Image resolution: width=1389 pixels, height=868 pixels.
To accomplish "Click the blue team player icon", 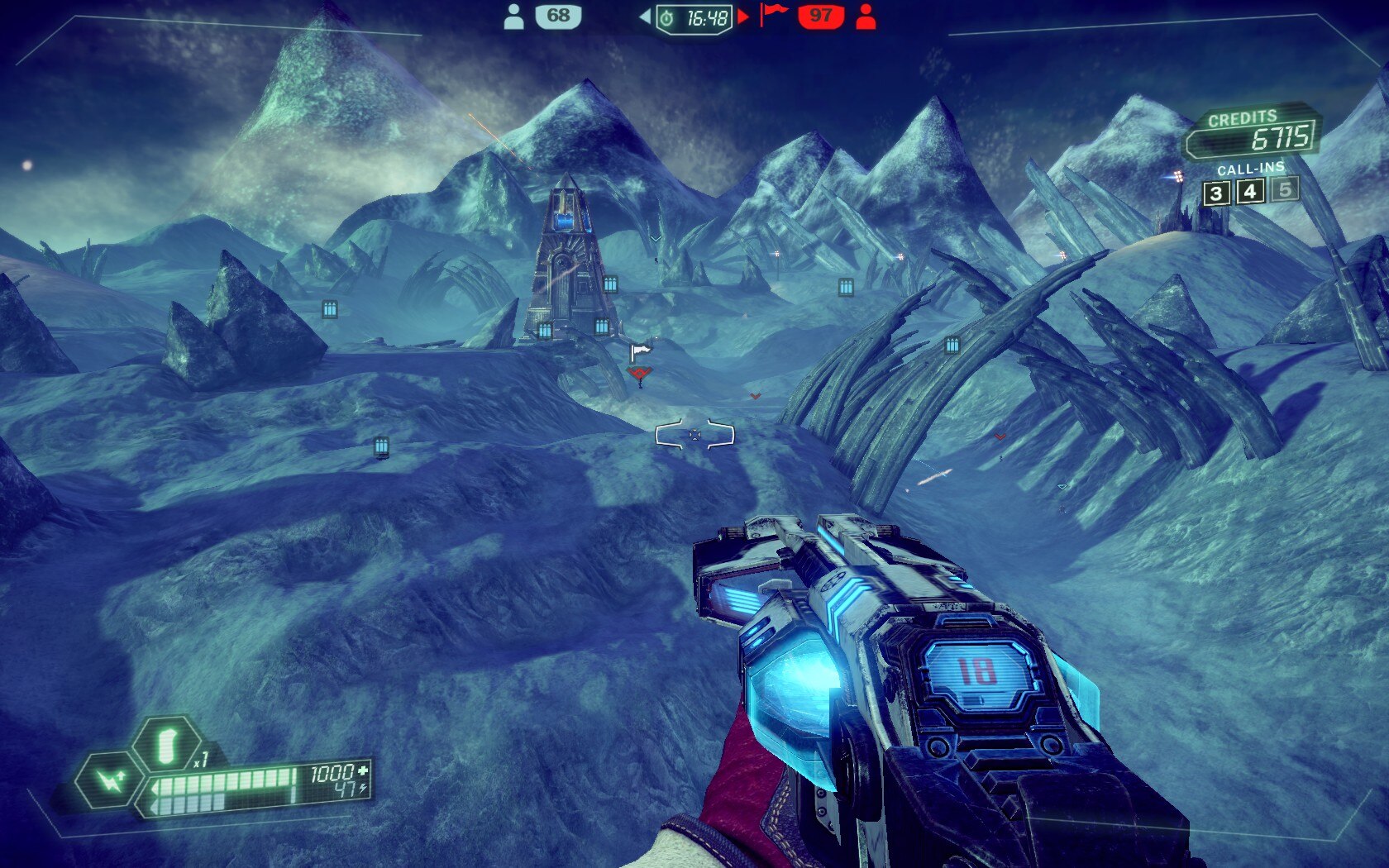I will point(513,17).
